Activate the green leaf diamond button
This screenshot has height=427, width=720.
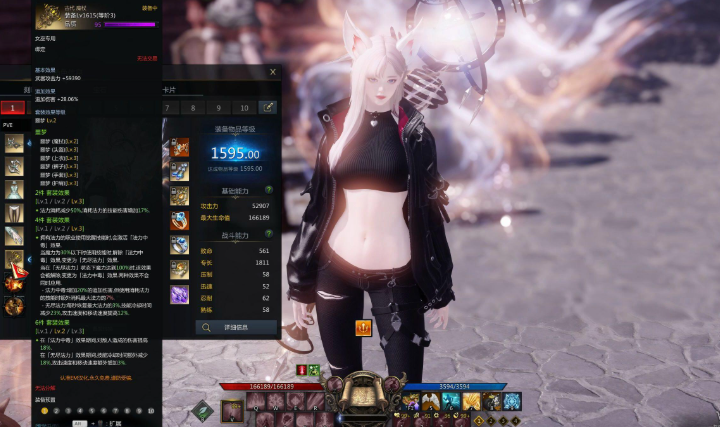[203, 410]
